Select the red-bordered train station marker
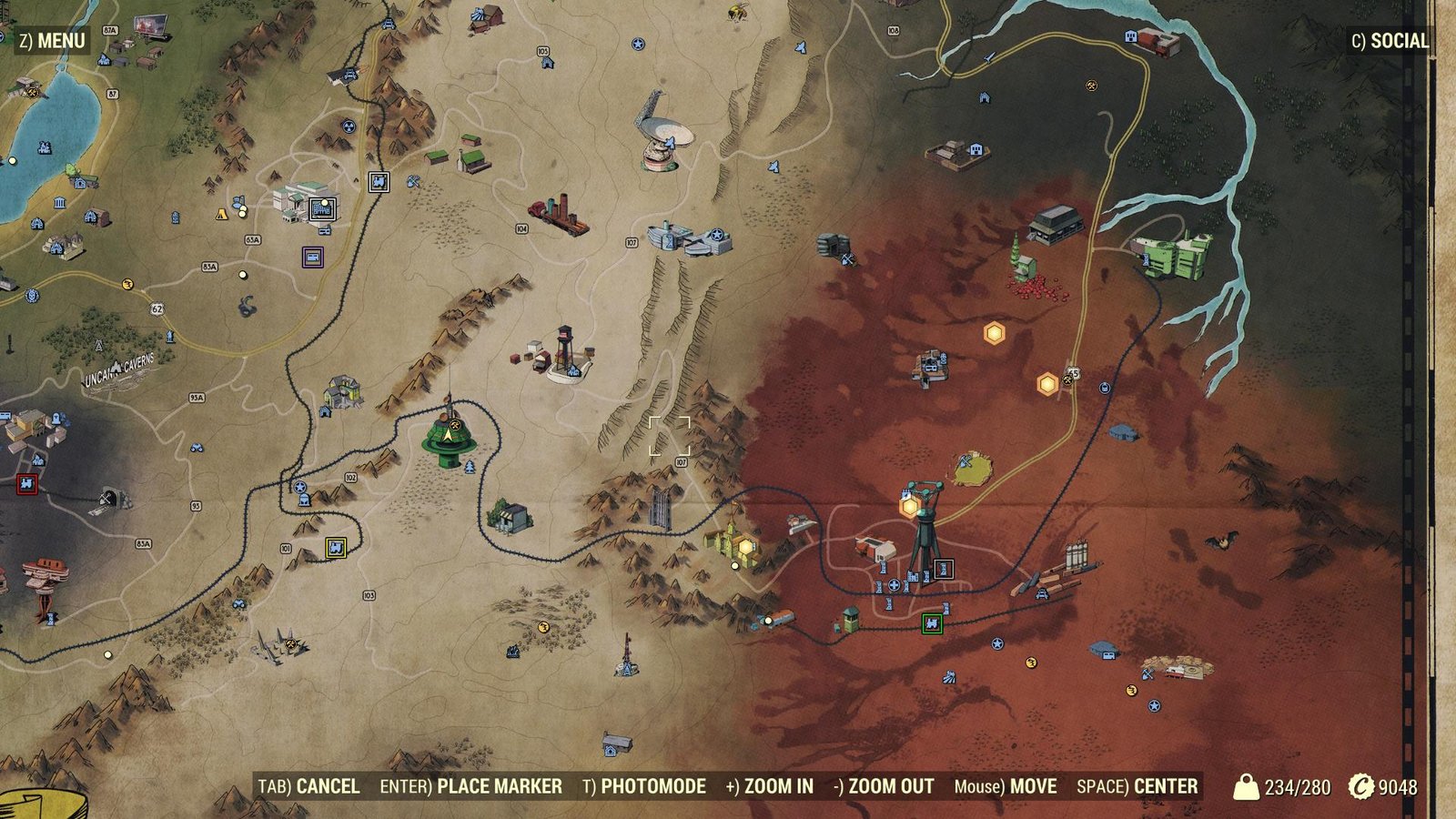Screen dimensions: 1456x819 (x=26, y=484)
